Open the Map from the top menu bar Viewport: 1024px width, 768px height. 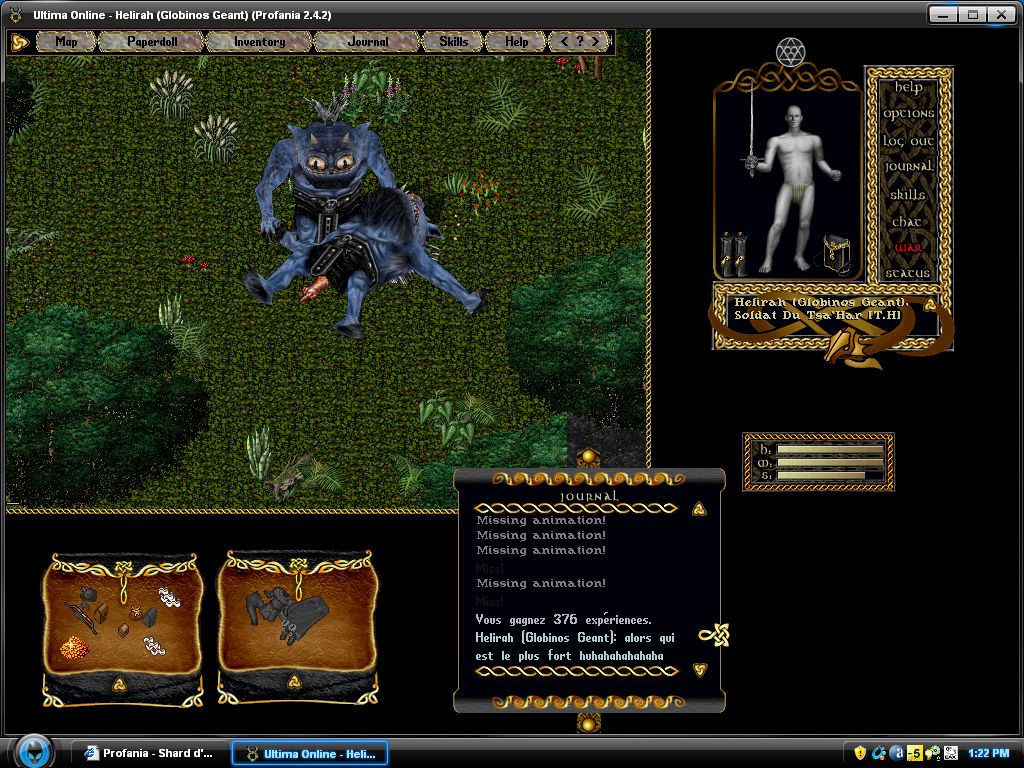(66, 42)
